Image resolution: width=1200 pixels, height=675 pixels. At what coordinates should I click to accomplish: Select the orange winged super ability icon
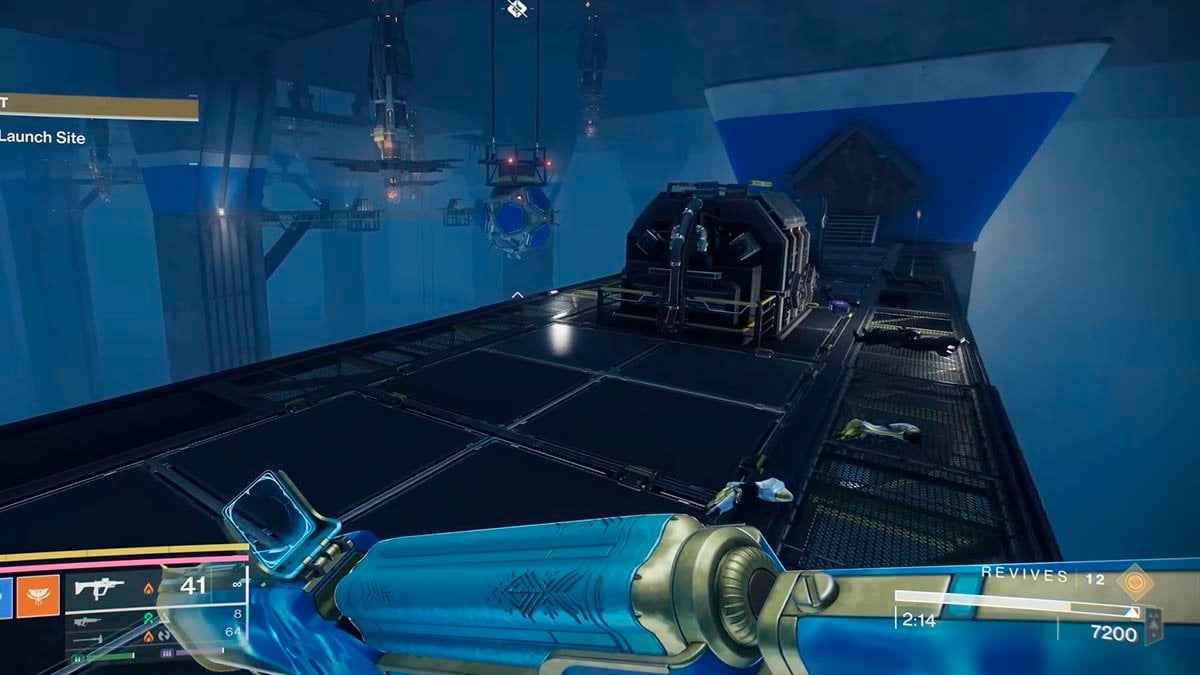39,597
